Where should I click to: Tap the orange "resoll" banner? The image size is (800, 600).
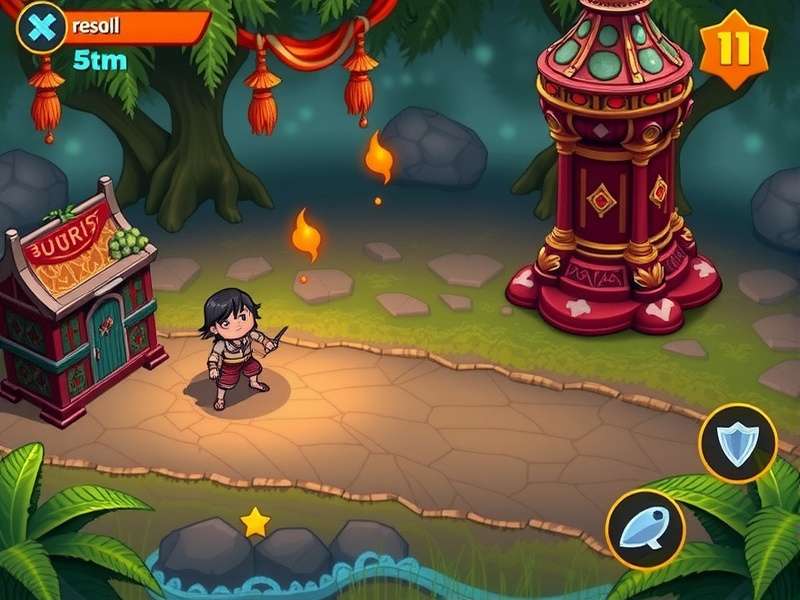pyautogui.click(x=135, y=26)
